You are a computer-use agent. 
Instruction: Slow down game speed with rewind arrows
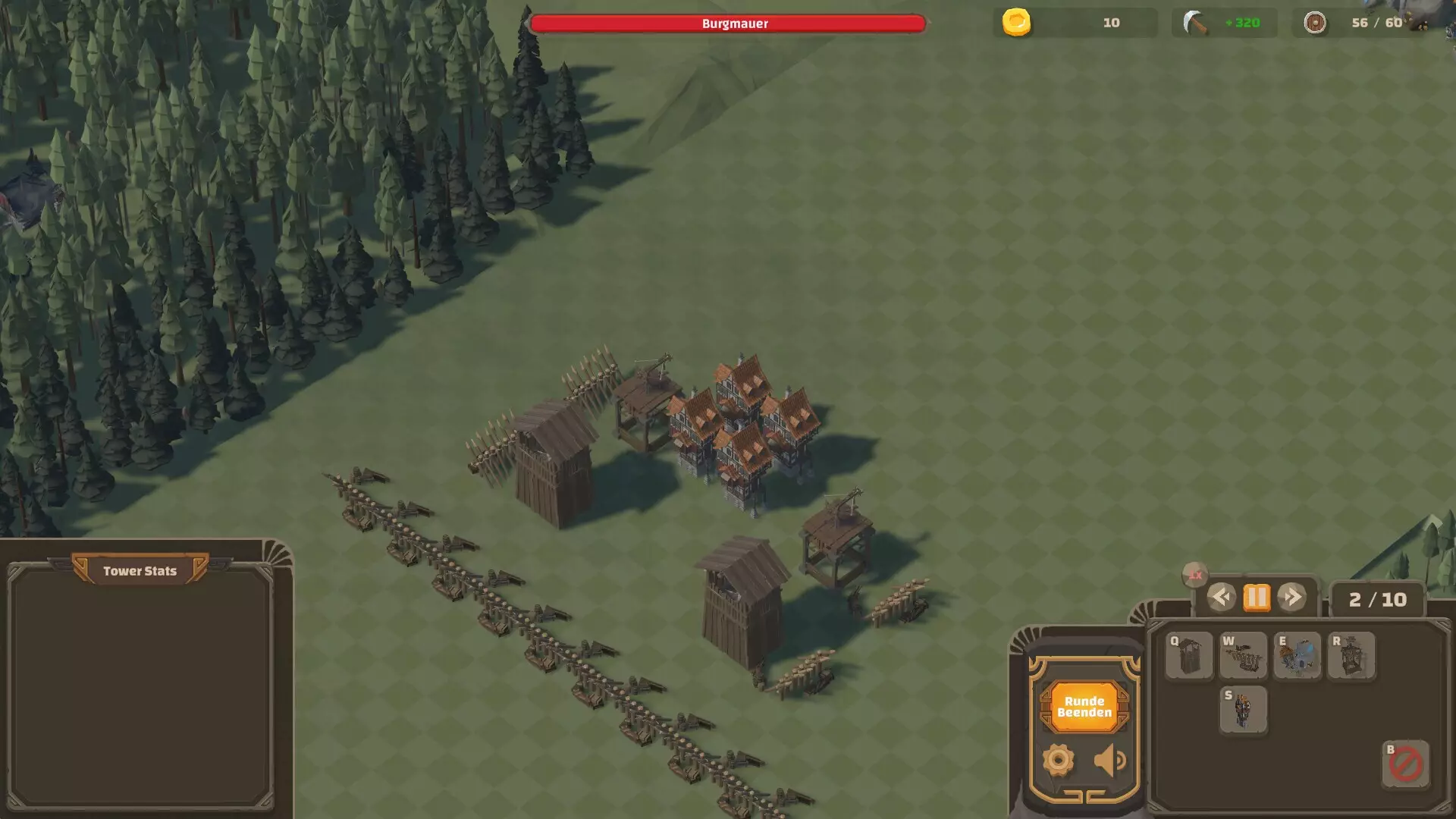(1220, 598)
